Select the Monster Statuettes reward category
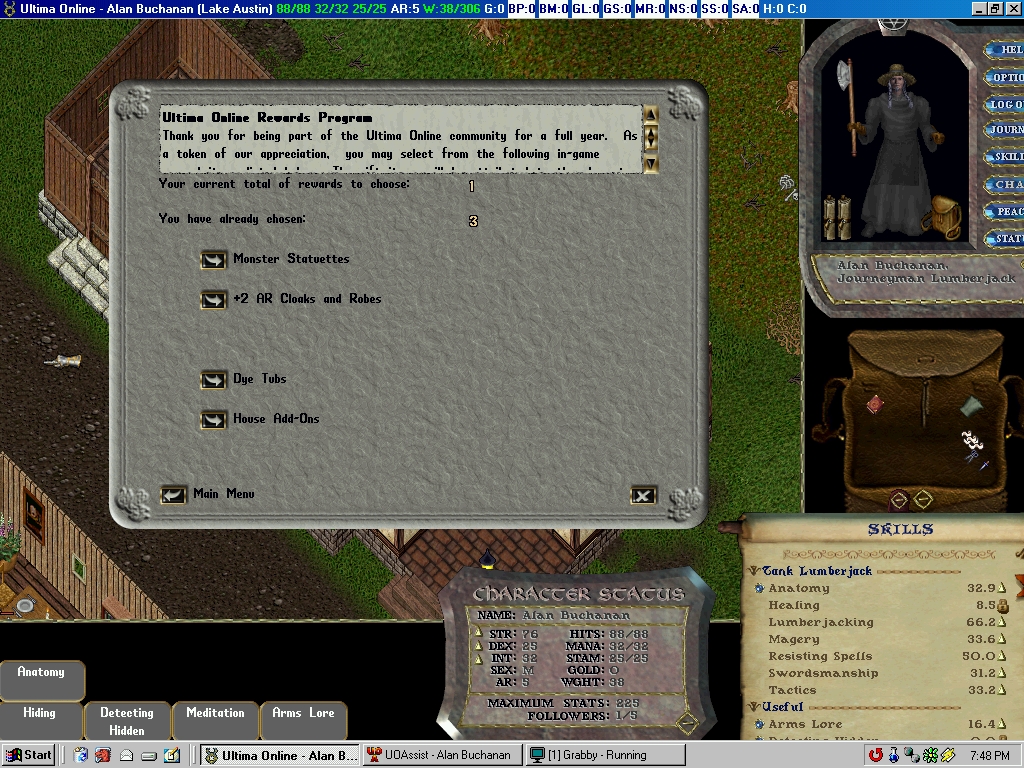This screenshot has height=768, width=1024. click(213, 260)
